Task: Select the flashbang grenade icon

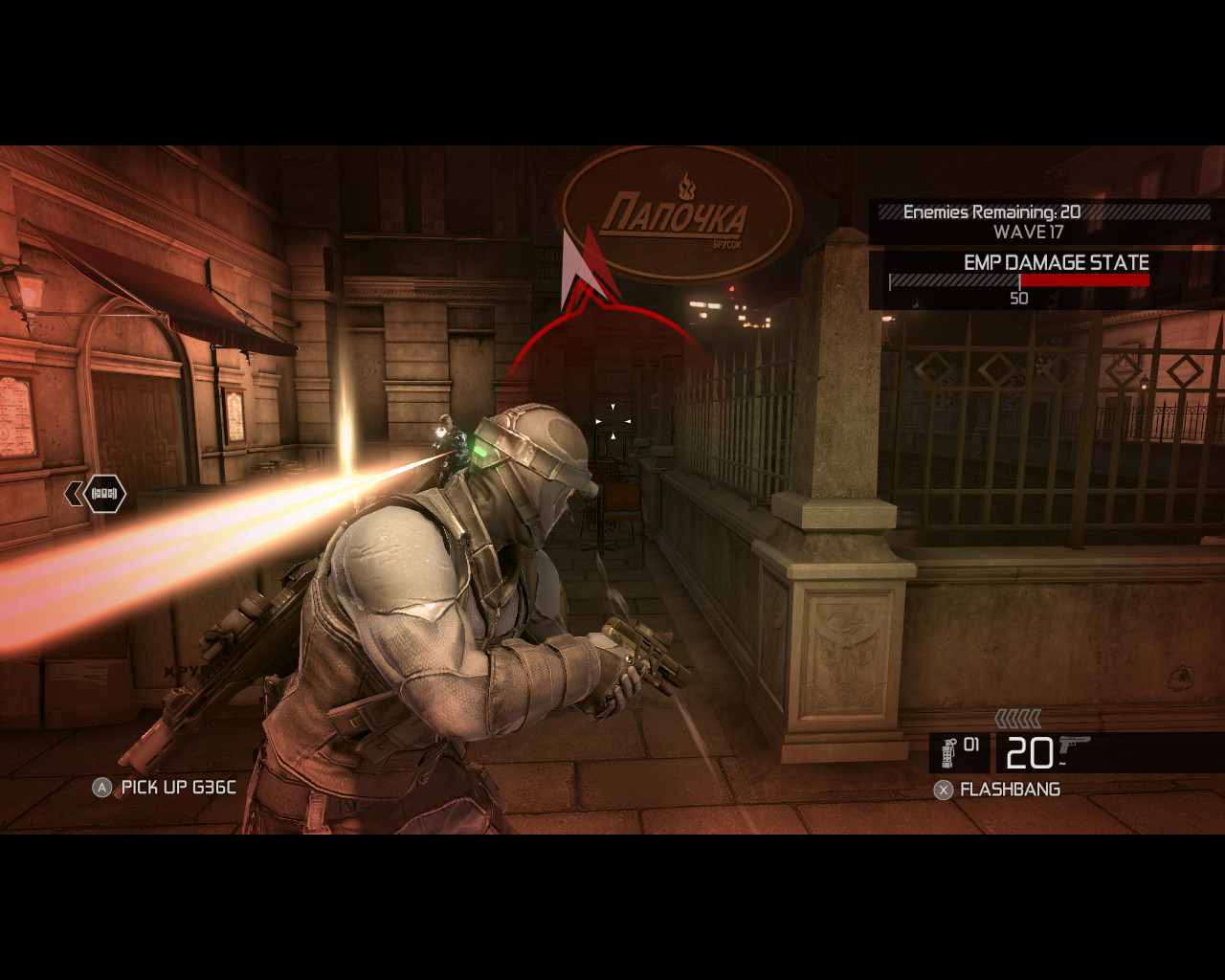Action: point(949,753)
